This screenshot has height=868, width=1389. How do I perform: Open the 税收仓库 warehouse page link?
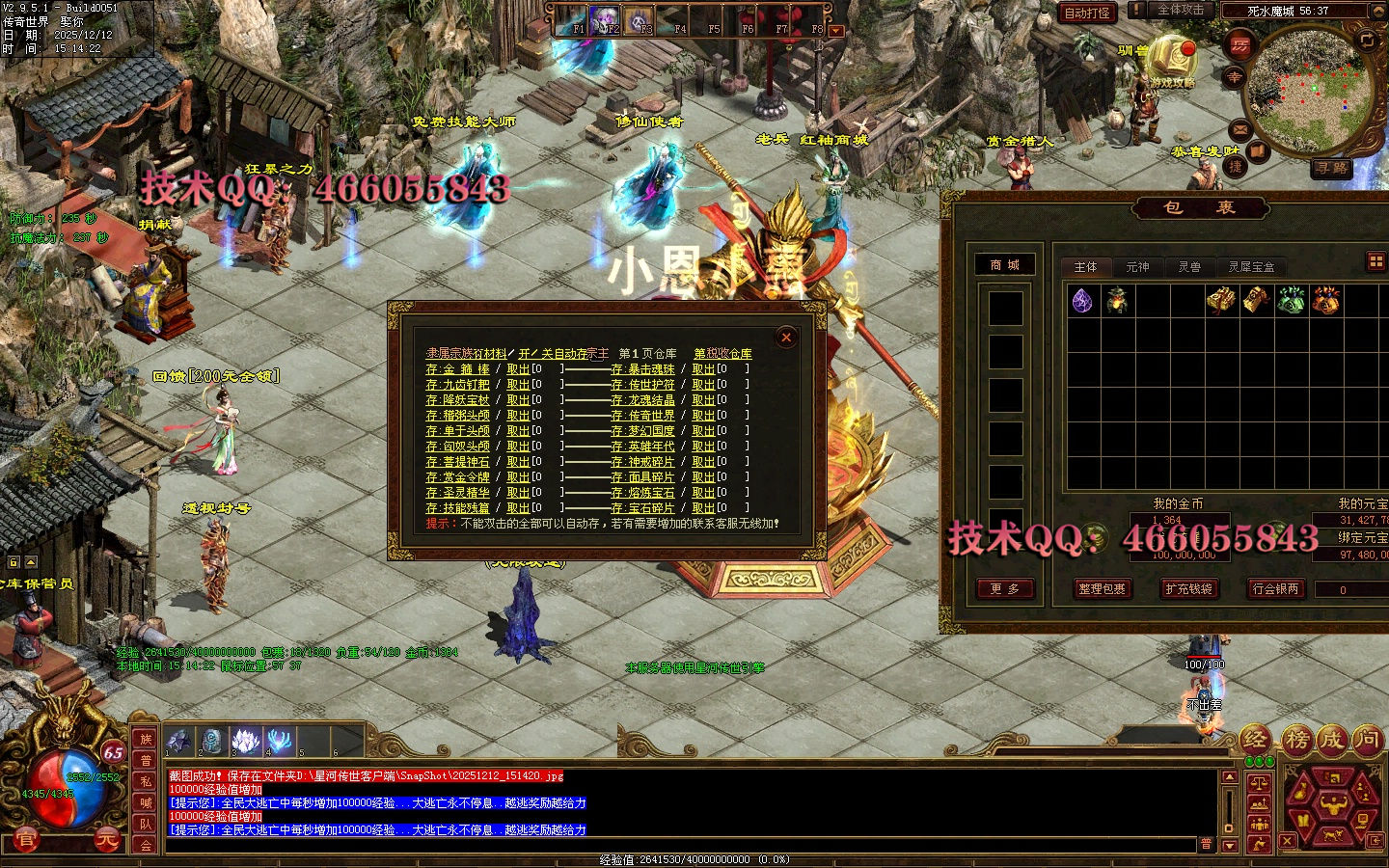pos(722,354)
